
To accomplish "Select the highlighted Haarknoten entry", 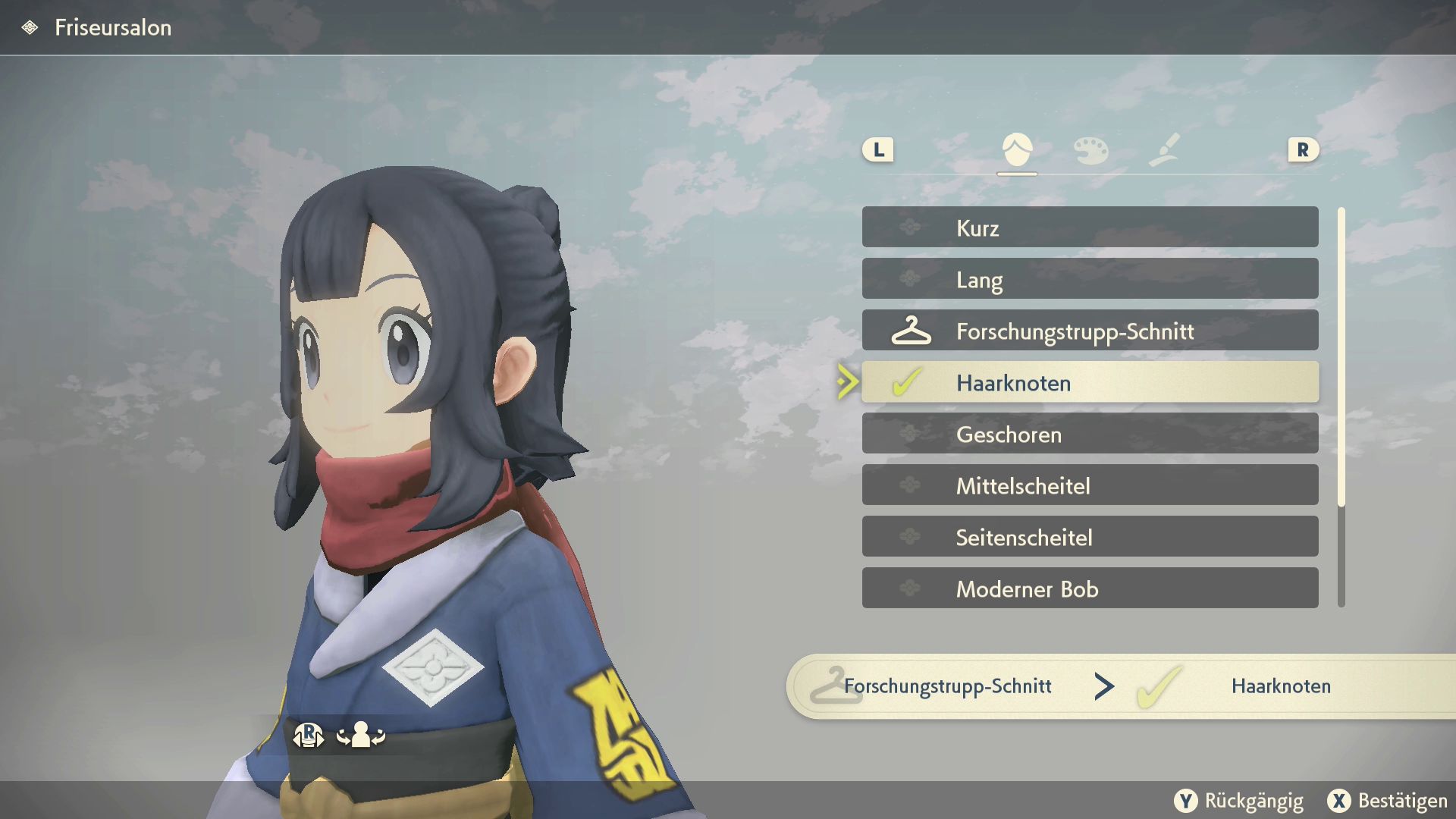I will (x=1090, y=382).
